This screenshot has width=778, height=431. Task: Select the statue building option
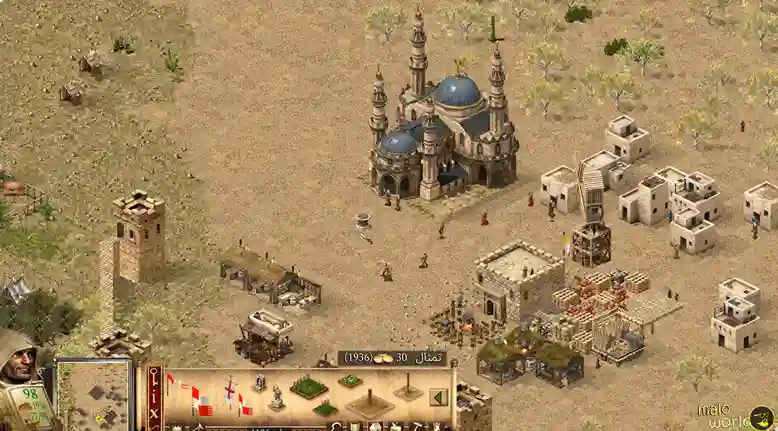coord(275,398)
